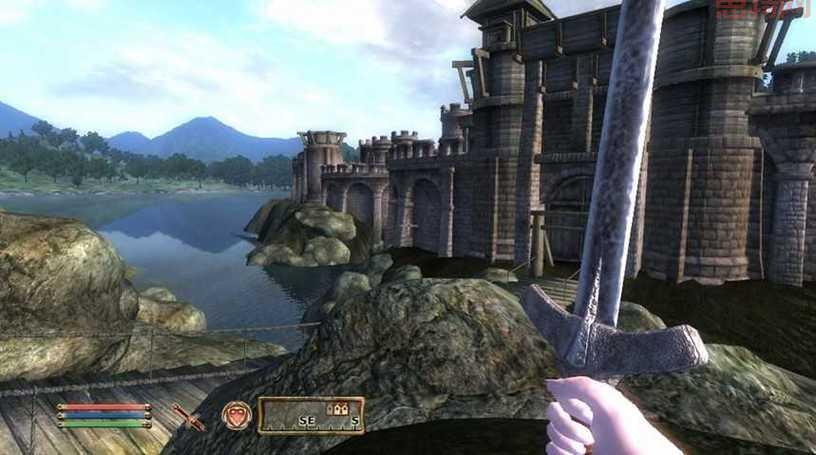The image size is (816, 455).
Task: Click the equipped sword weapon icon
Action: 187,416
